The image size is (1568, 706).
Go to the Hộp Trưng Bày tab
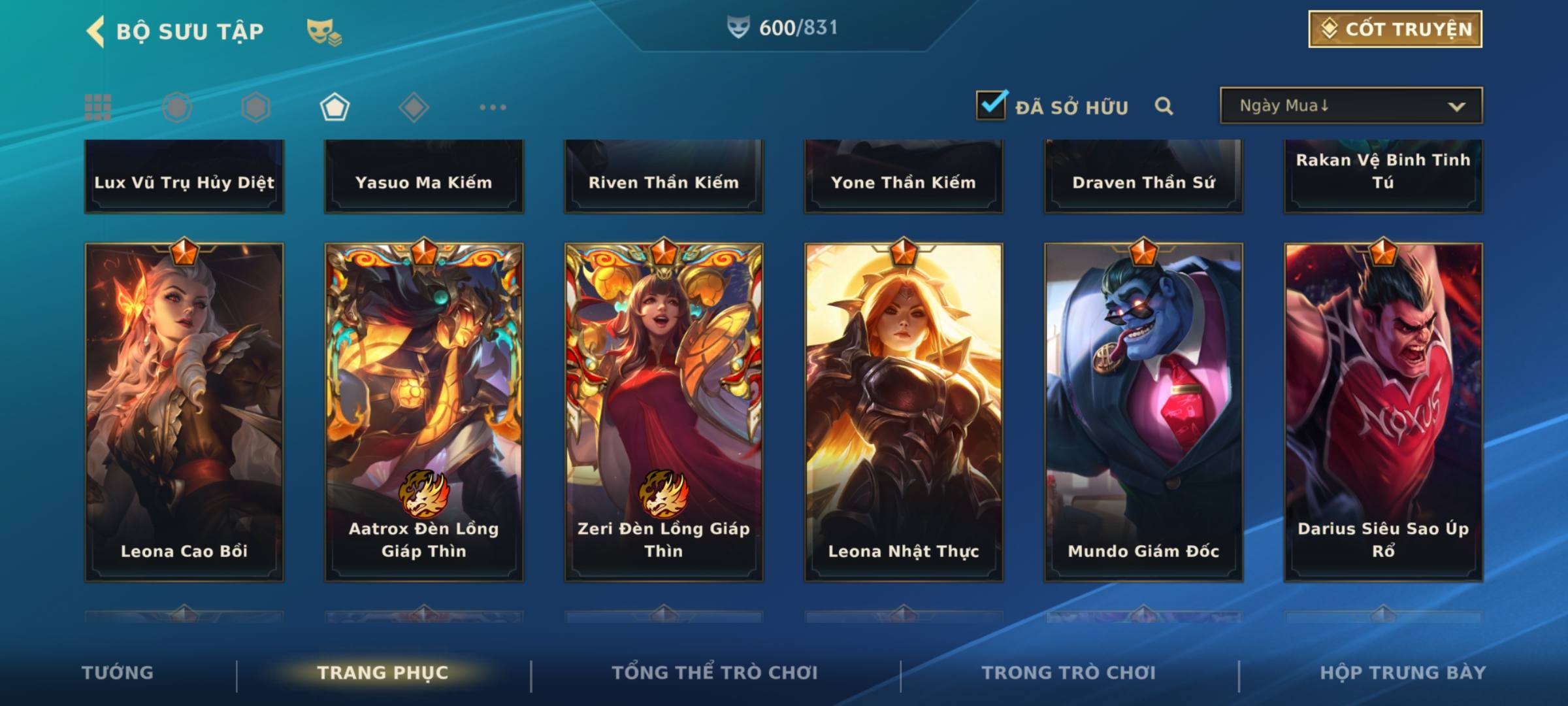click(x=1403, y=673)
